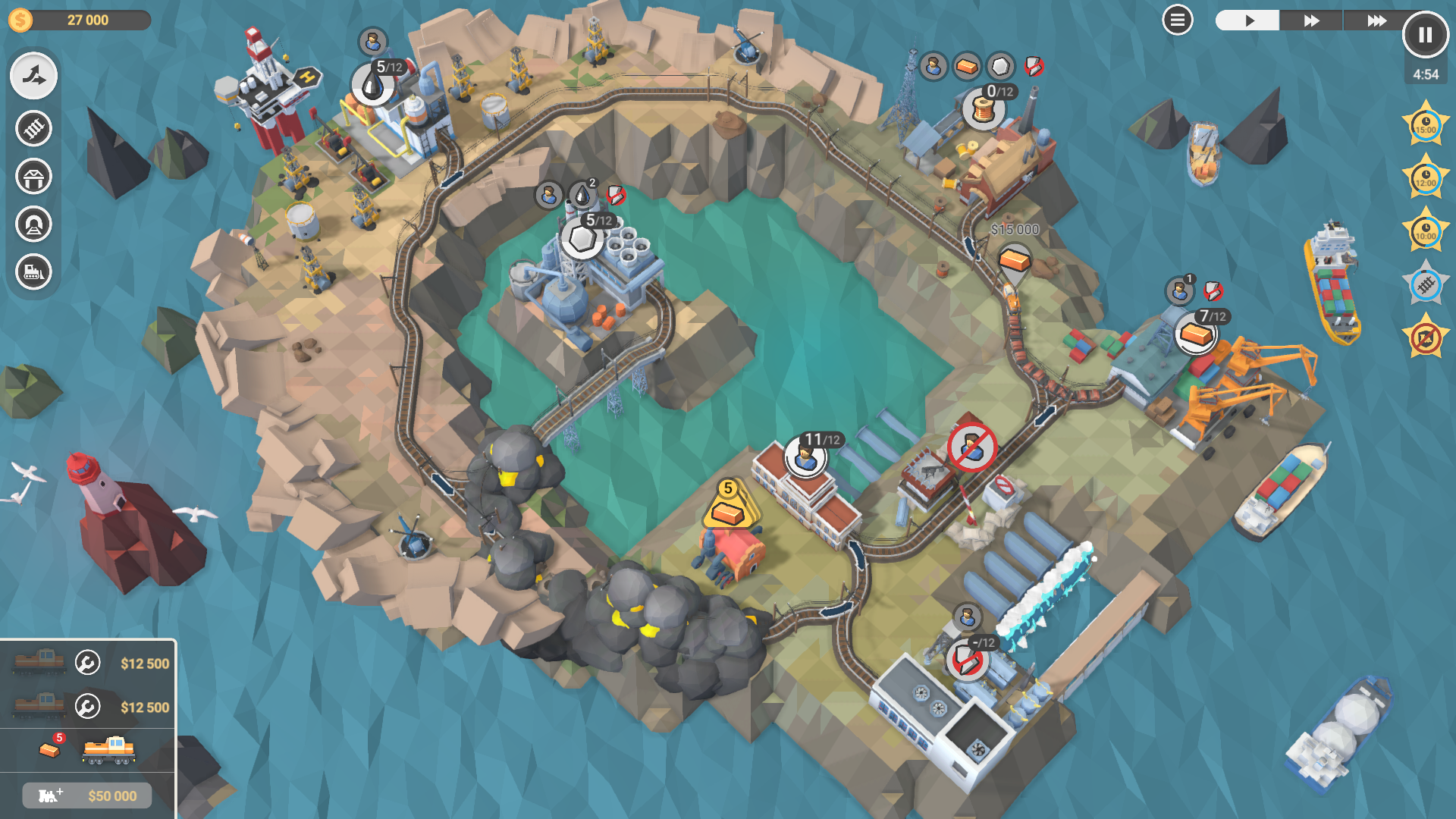The height and width of the screenshot is (819, 1456).
Task: Open the hamburger game menu
Action: click(x=1178, y=20)
